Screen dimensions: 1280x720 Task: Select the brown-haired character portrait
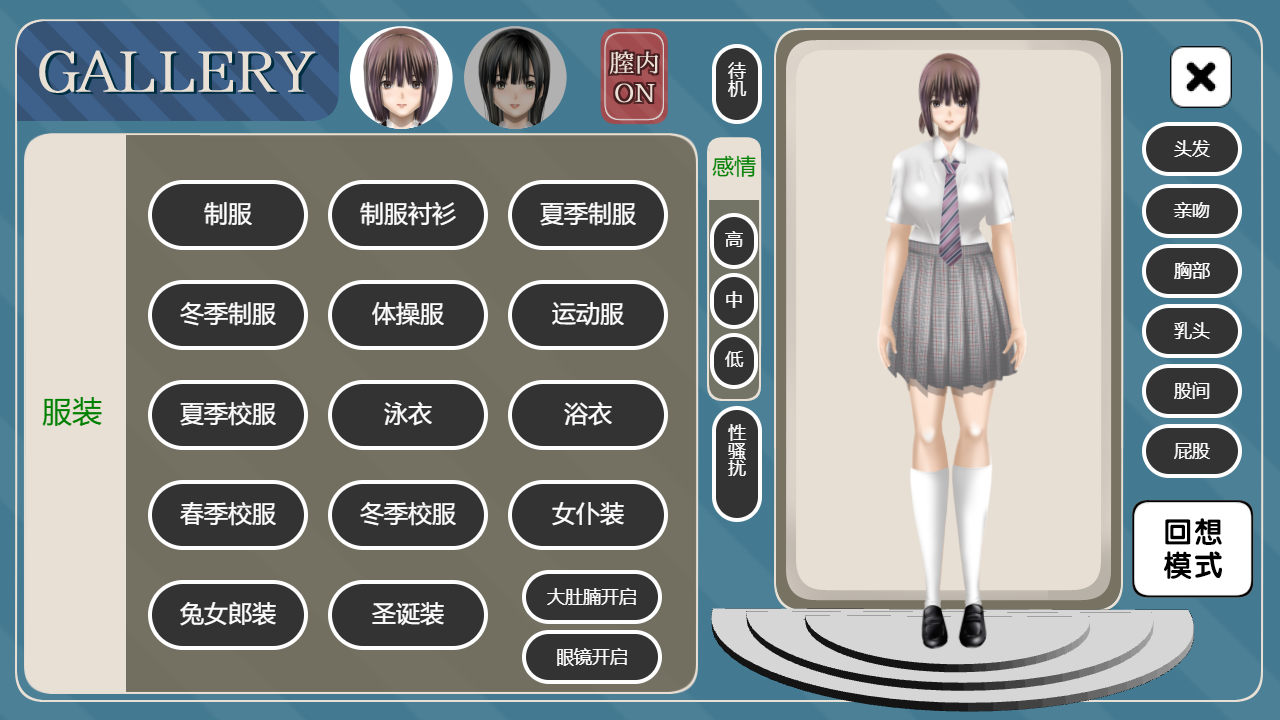click(x=401, y=77)
